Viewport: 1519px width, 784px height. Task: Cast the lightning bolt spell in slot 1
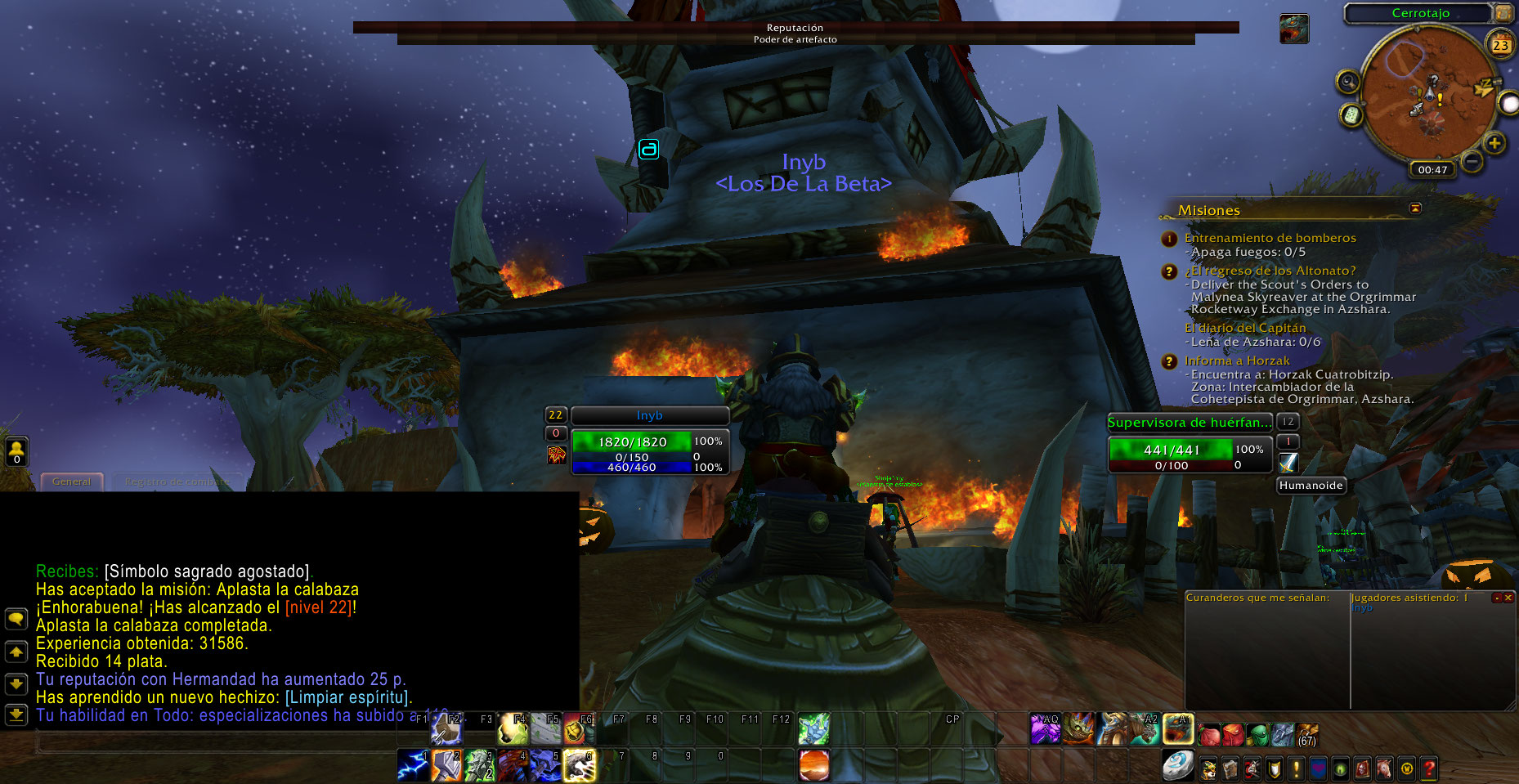click(413, 765)
